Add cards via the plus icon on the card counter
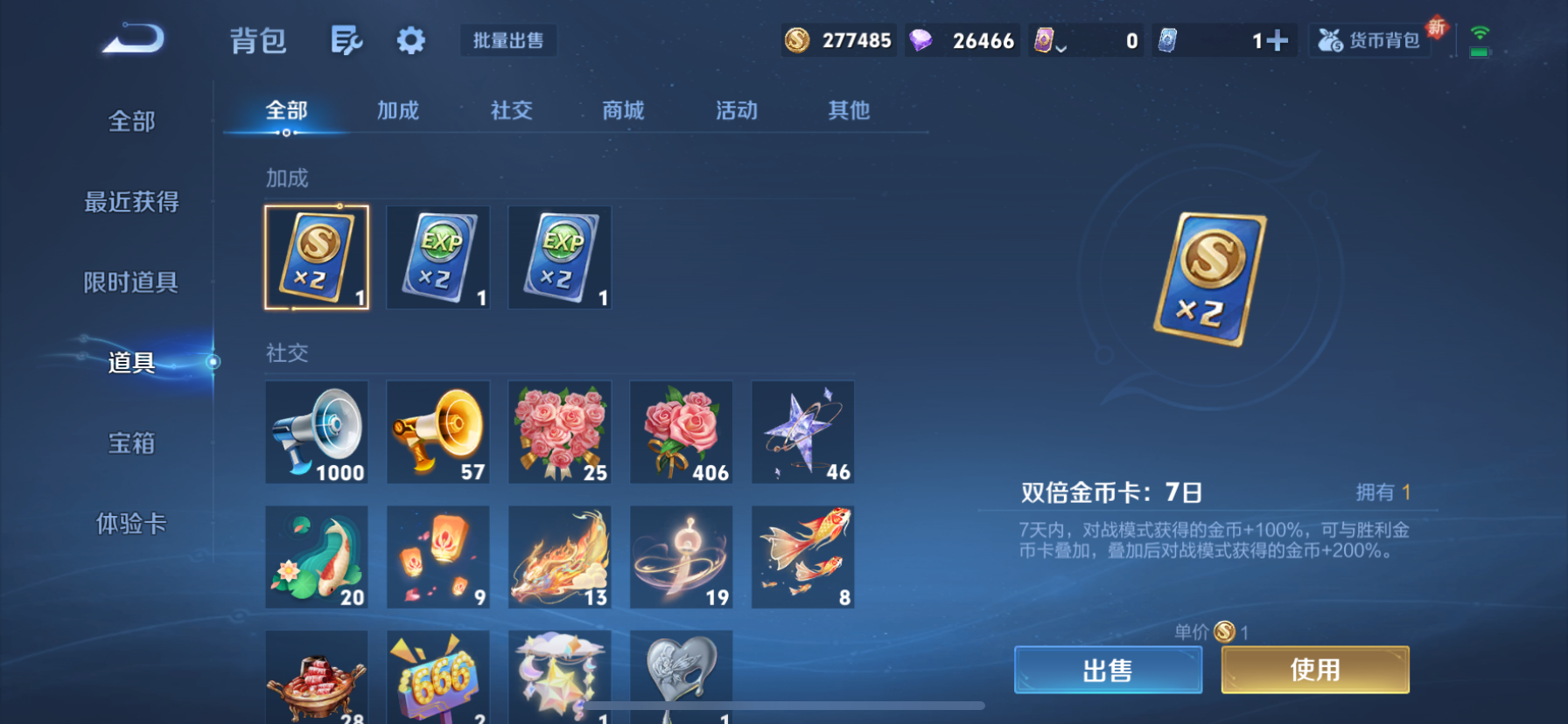1568x724 pixels. pyautogui.click(x=1281, y=39)
